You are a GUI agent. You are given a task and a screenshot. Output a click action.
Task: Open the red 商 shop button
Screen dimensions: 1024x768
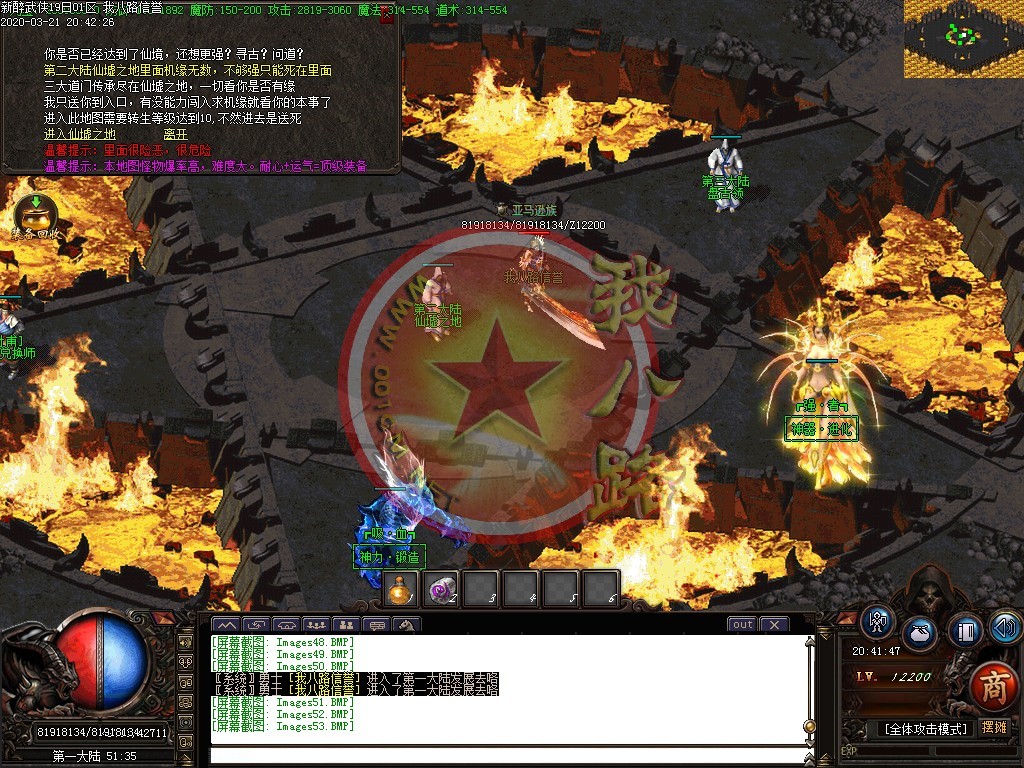(x=992, y=685)
